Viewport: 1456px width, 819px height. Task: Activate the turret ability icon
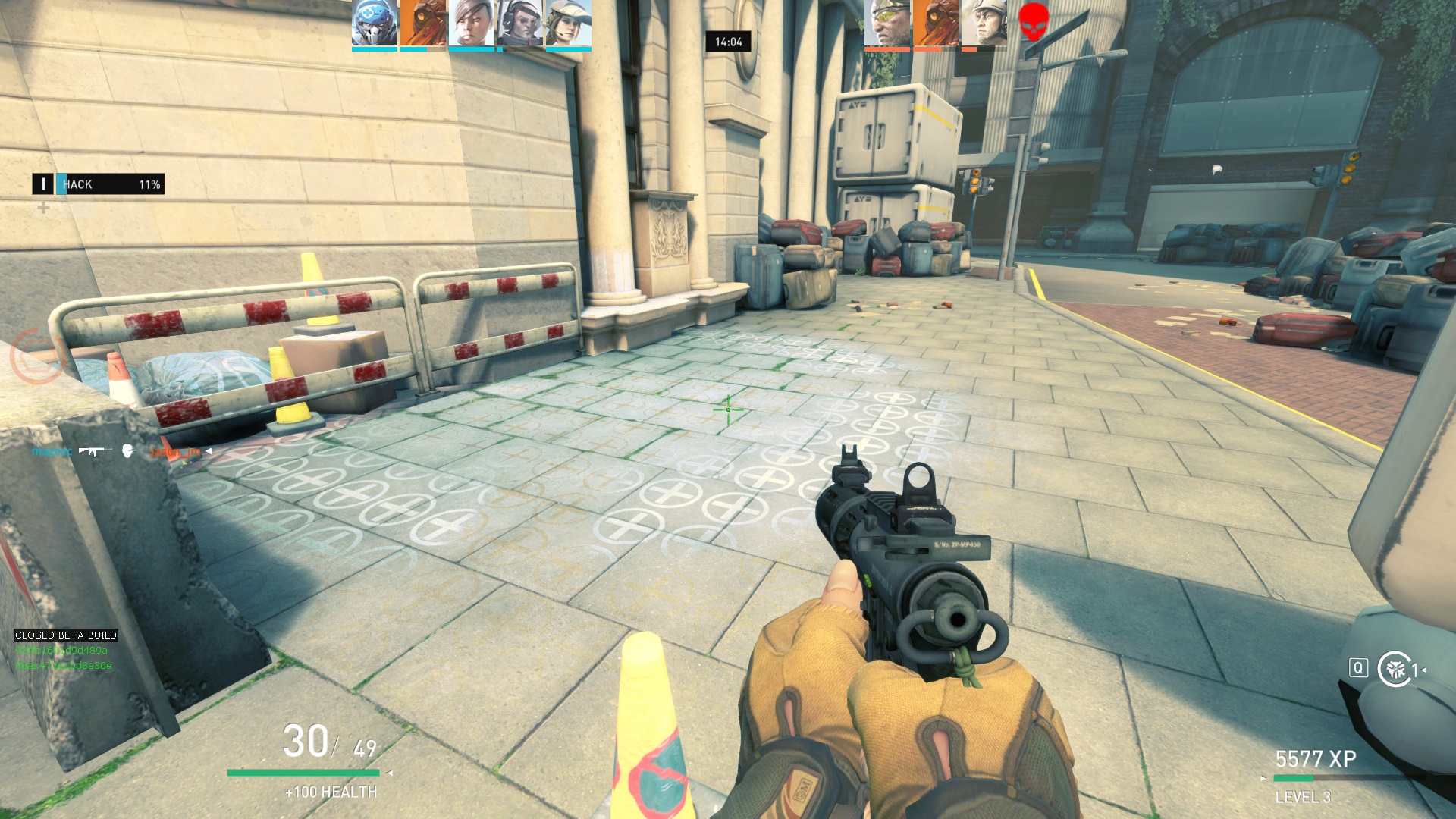pos(1395,669)
